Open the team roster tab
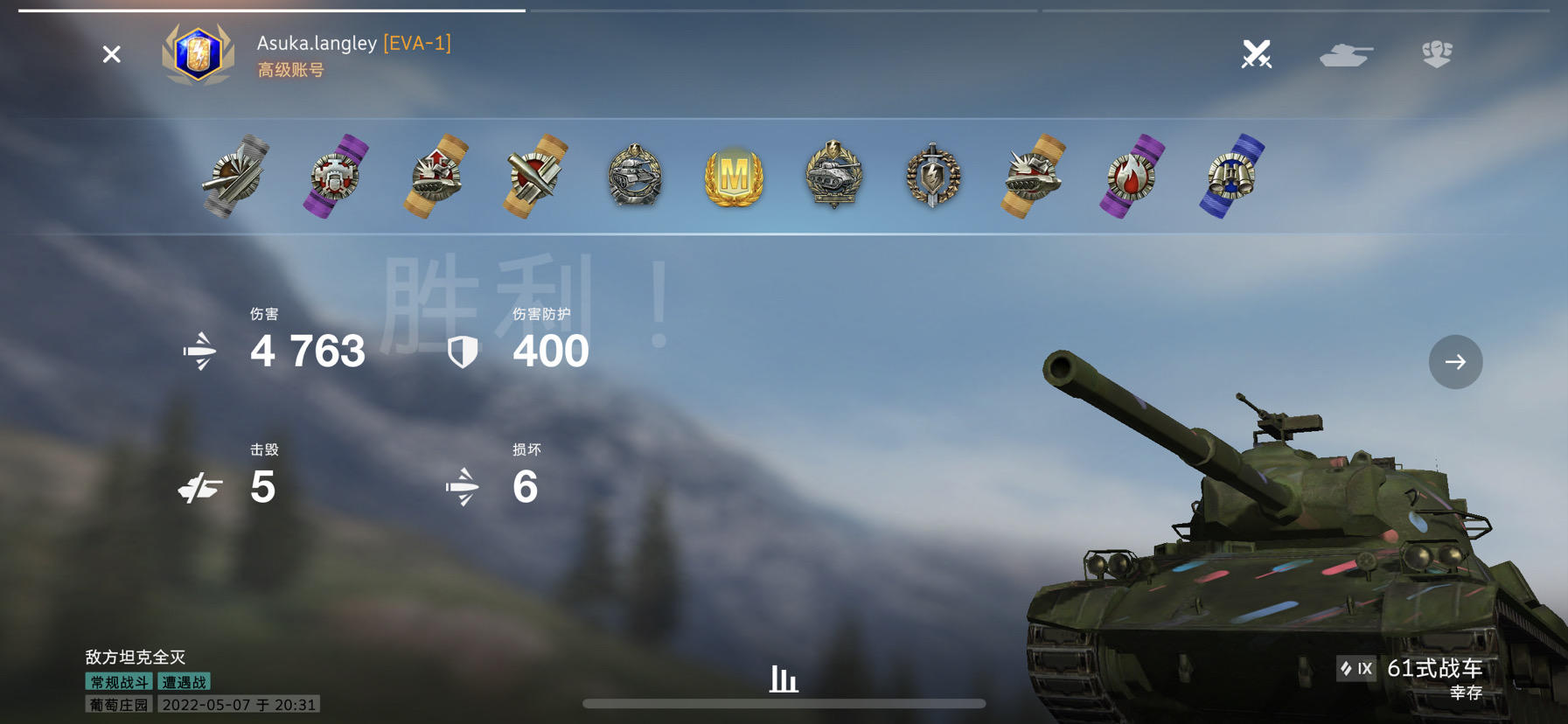1568x724 pixels. point(1438,54)
